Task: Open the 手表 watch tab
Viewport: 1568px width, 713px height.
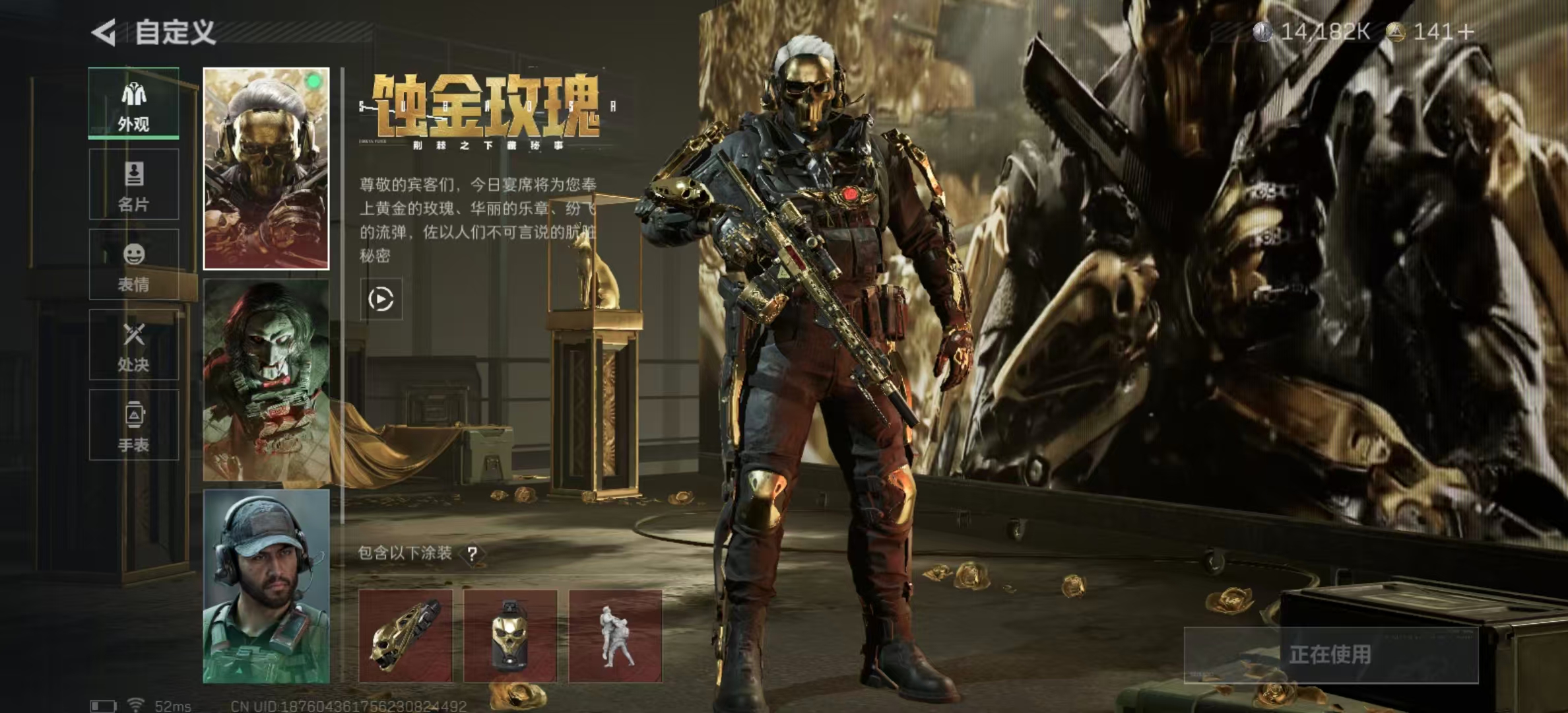Action: coord(134,425)
